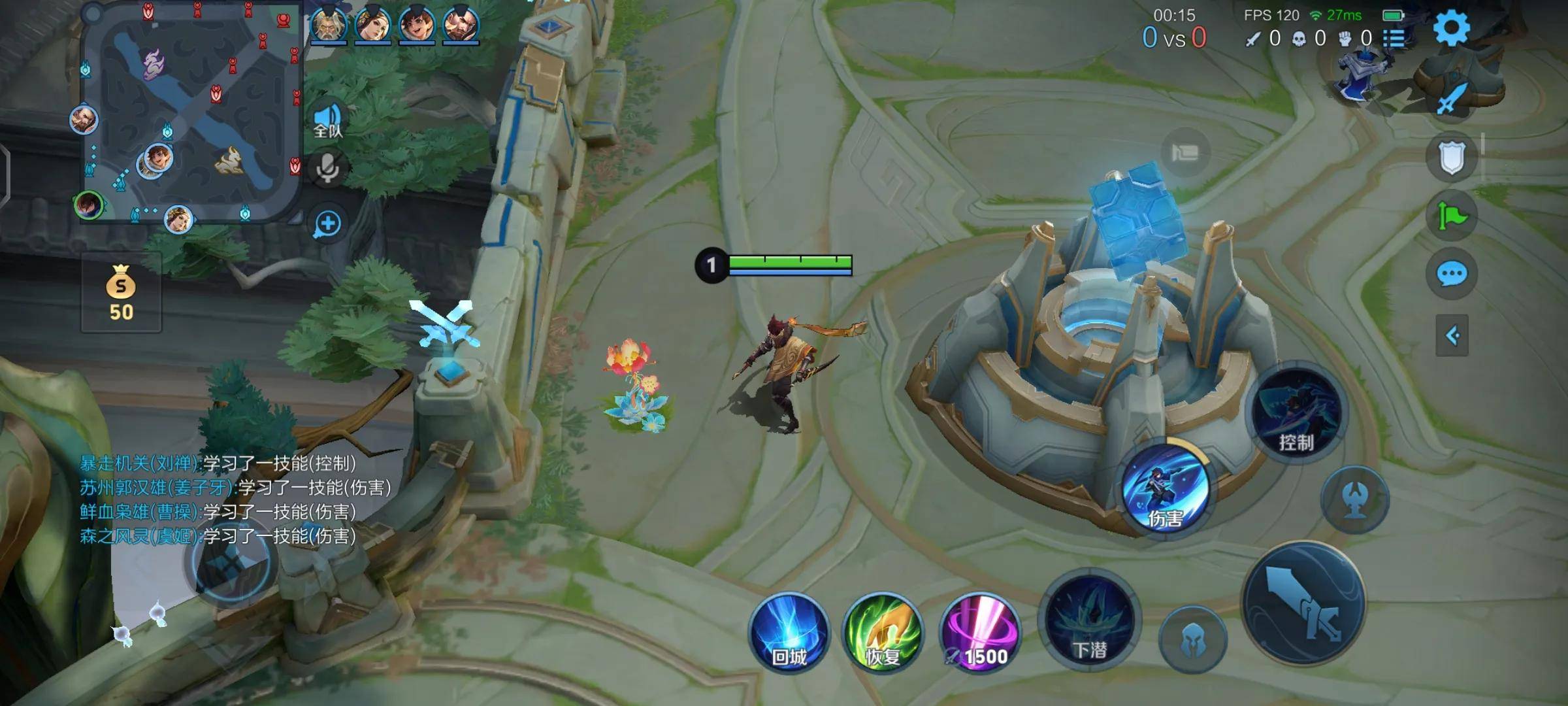Open the gold shop showing 50 coins
Image resolution: width=1568 pixels, height=706 pixels.
[121, 293]
